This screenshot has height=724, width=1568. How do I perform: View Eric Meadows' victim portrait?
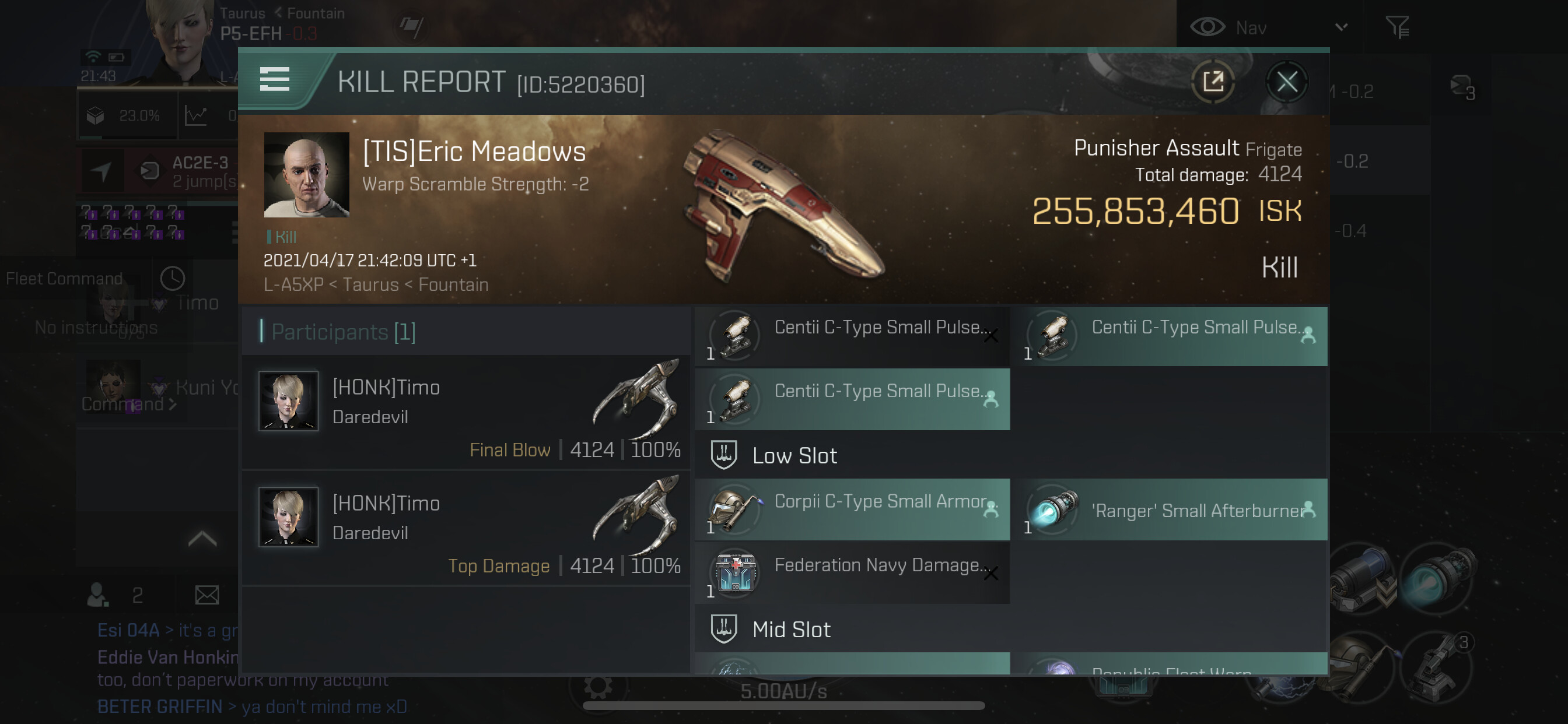306,175
